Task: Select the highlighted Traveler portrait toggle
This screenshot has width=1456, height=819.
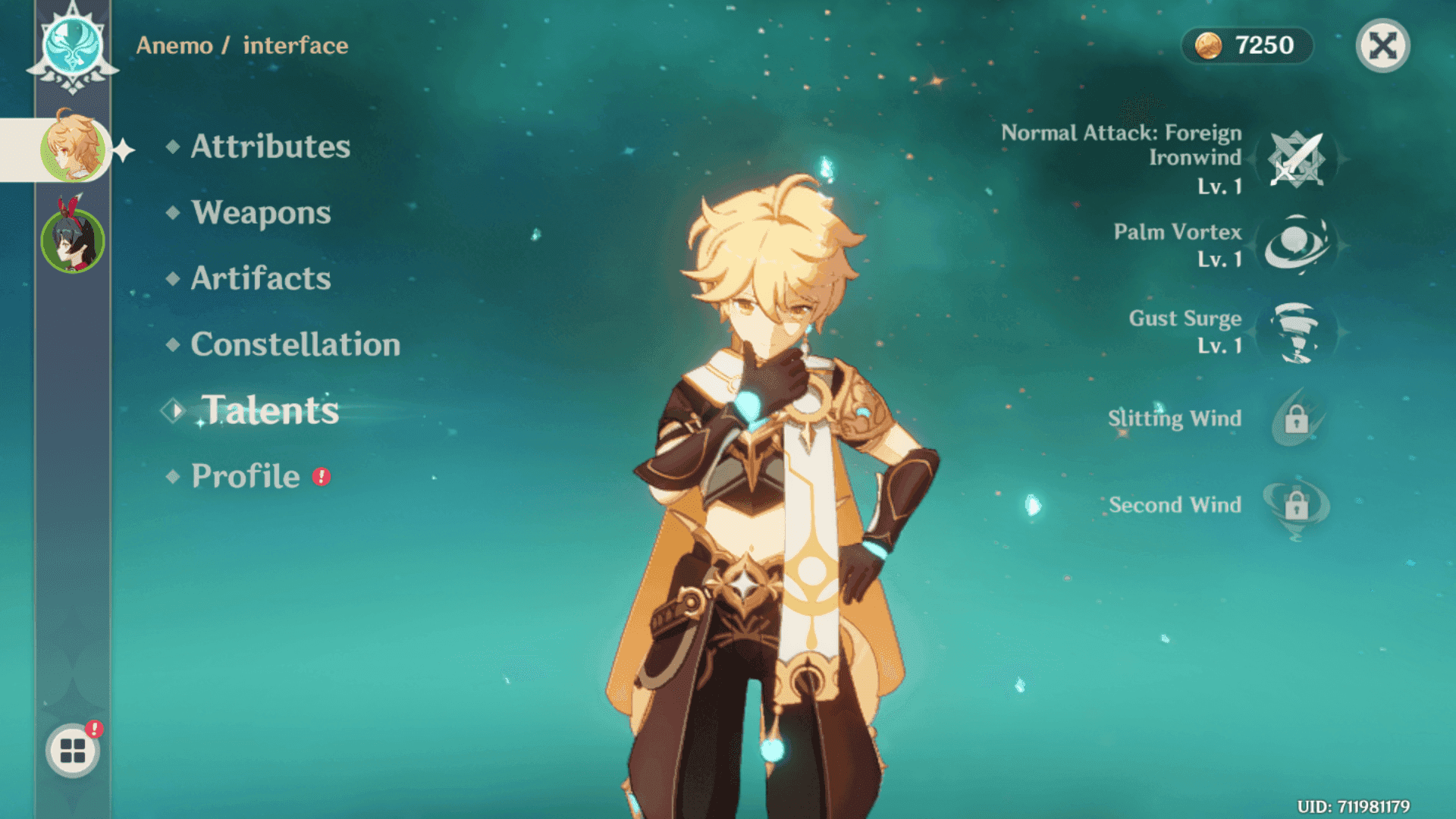Action: pyautogui.click(x=72, y=148)
